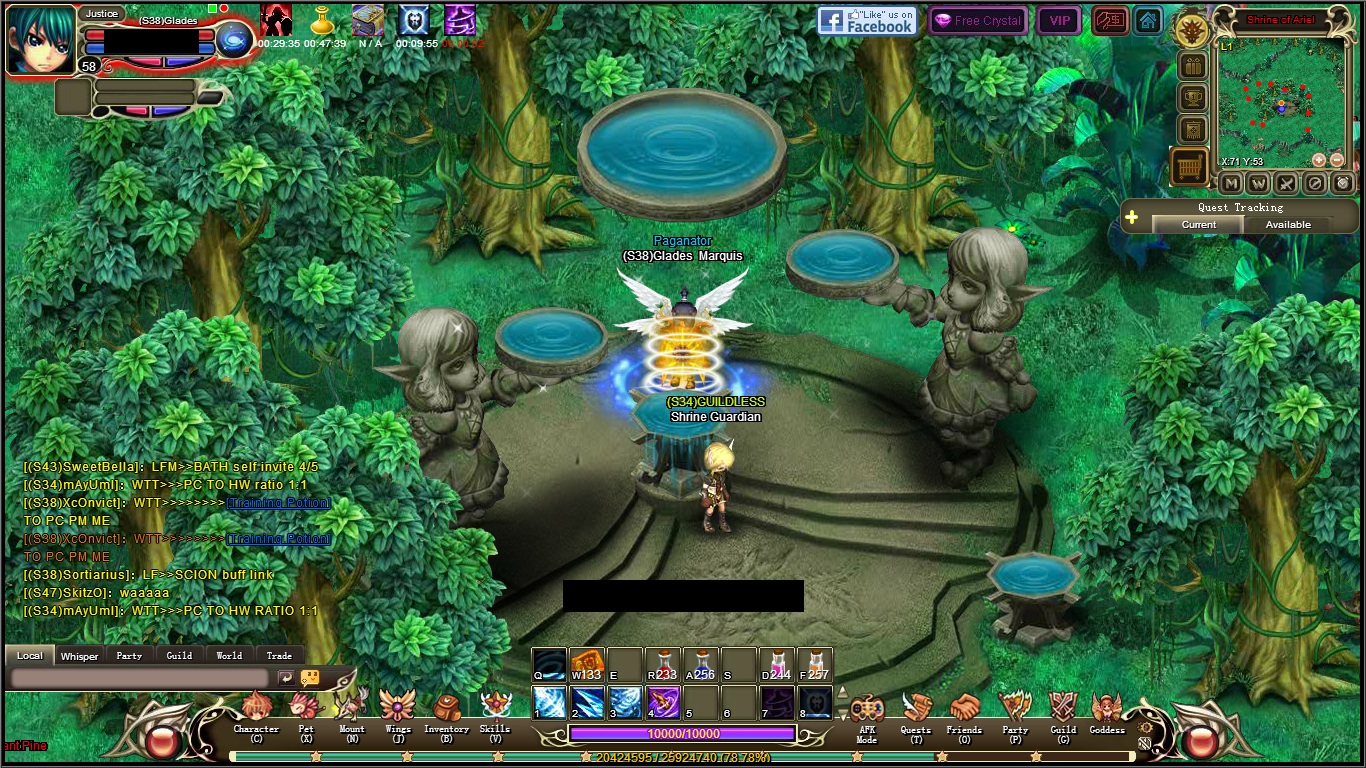Use the red potion in slot R
The height and width of the screenshot is (768, 1366).
[x=662, y=665]
